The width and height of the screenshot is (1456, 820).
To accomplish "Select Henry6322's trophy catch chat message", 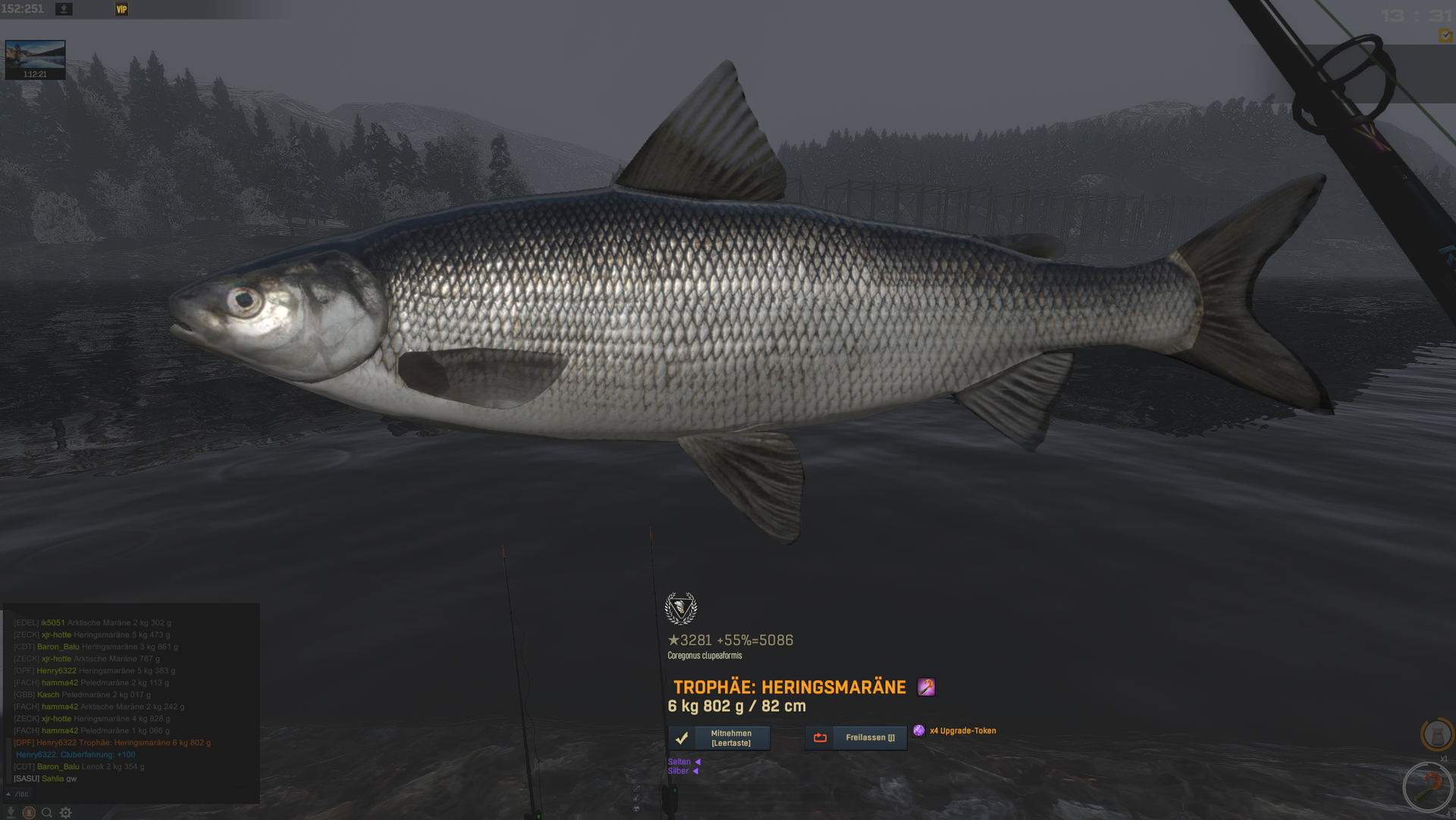I will tap(112, 743).
